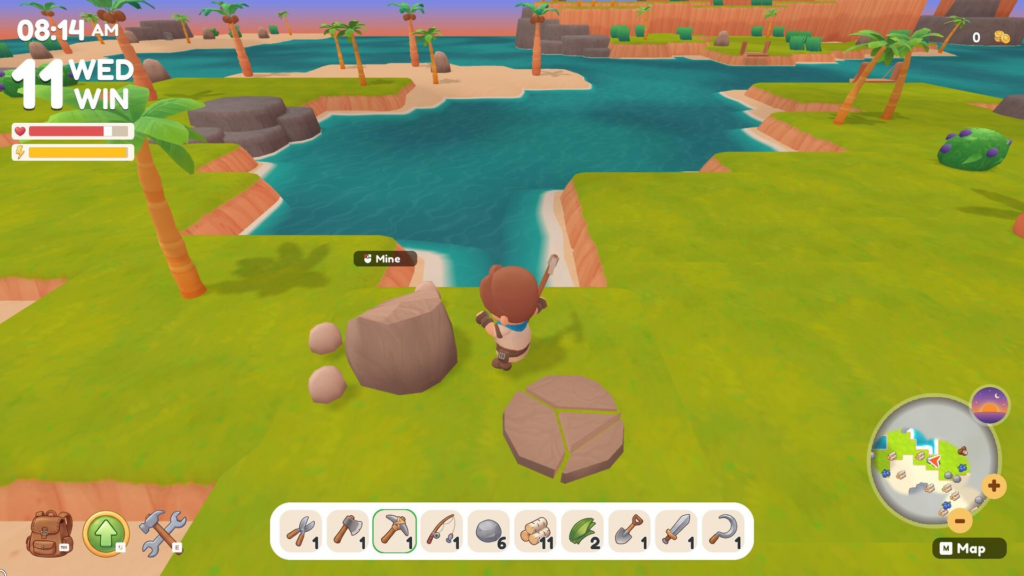Image resolution: width=1024 pixels, height=576 pixels.
Task: Equip the axe from the hotbar
Action: [347, 530]
